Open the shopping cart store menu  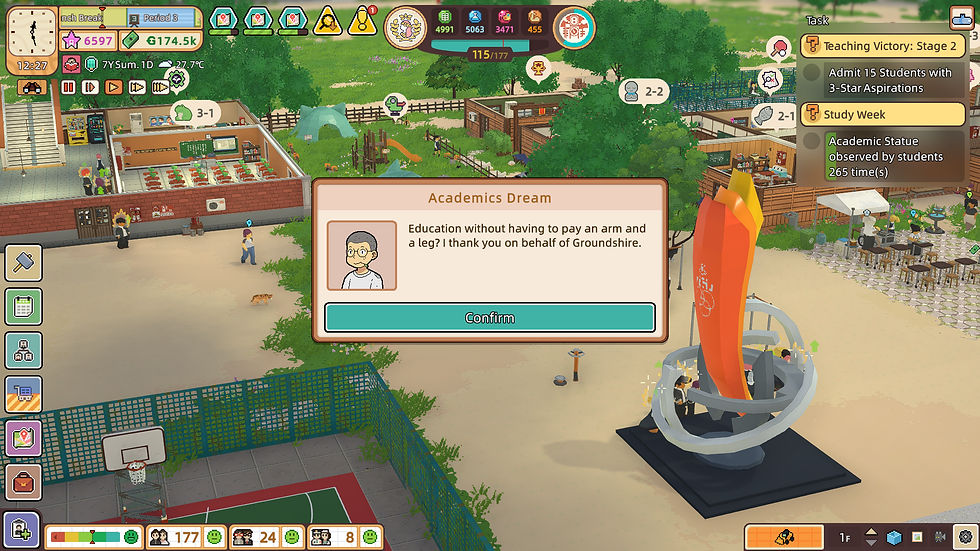pyautogui.click(x=23, y=394)
